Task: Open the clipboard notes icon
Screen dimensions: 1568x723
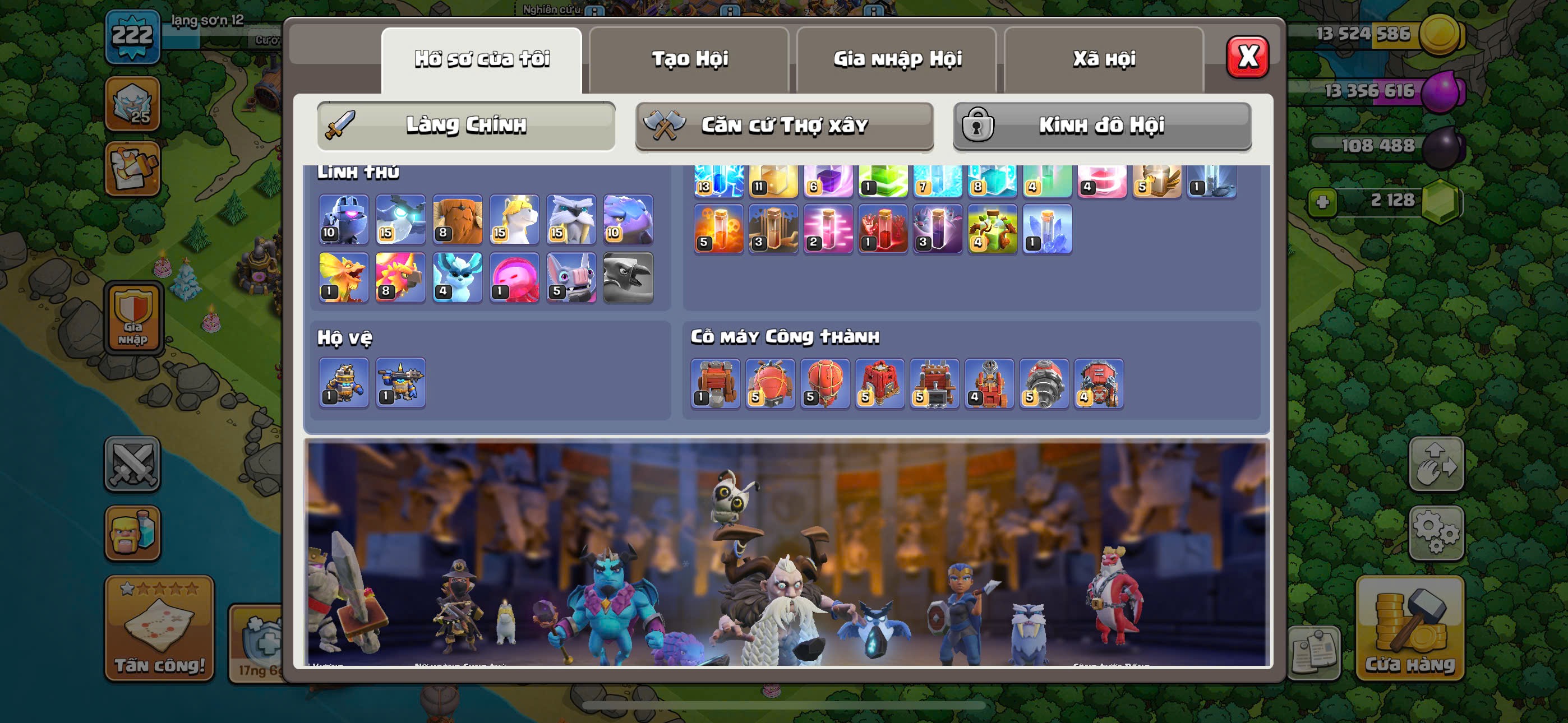Action: pos(1314,652)
